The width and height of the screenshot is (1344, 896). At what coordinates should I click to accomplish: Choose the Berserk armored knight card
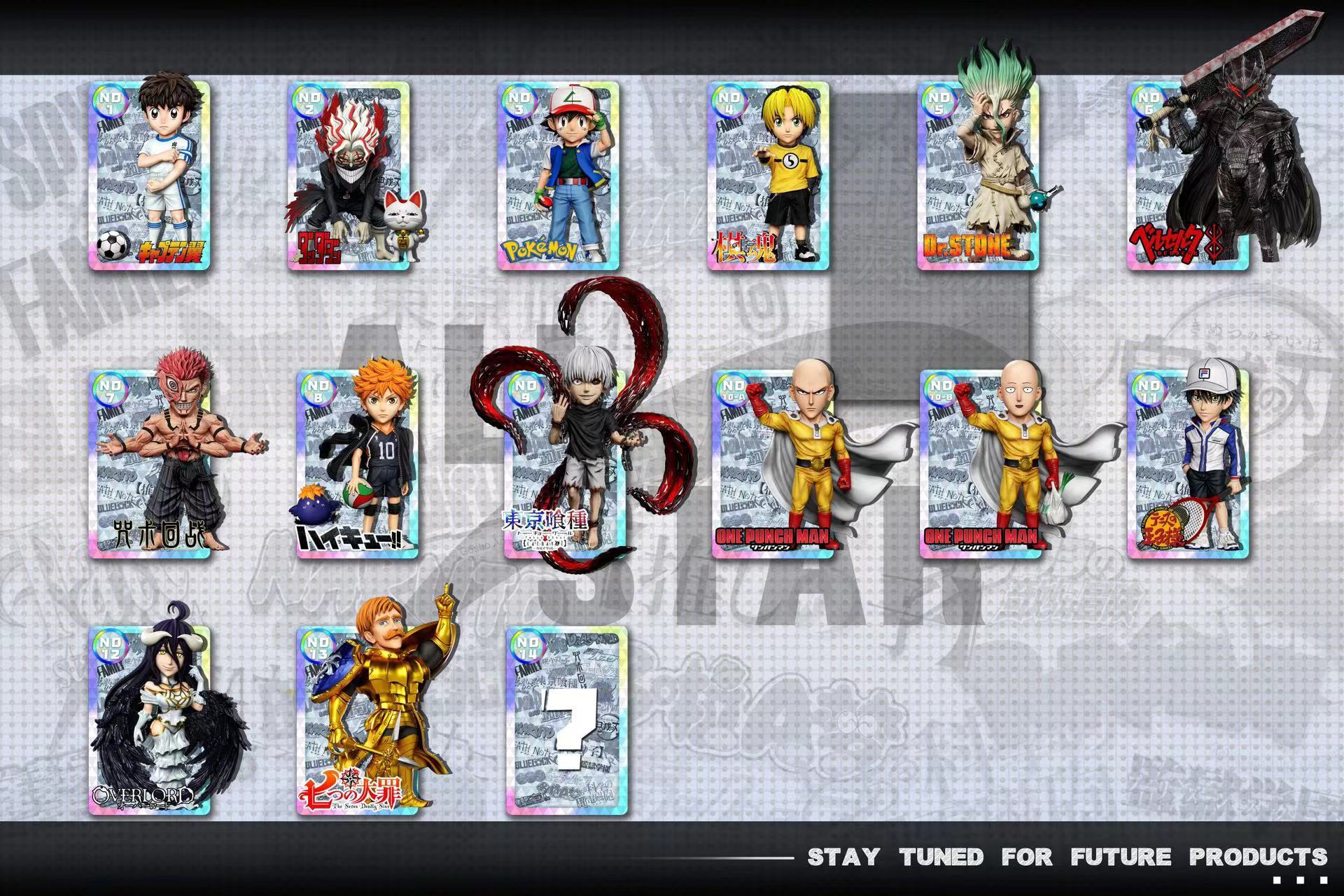click(x=1188, y=175)
